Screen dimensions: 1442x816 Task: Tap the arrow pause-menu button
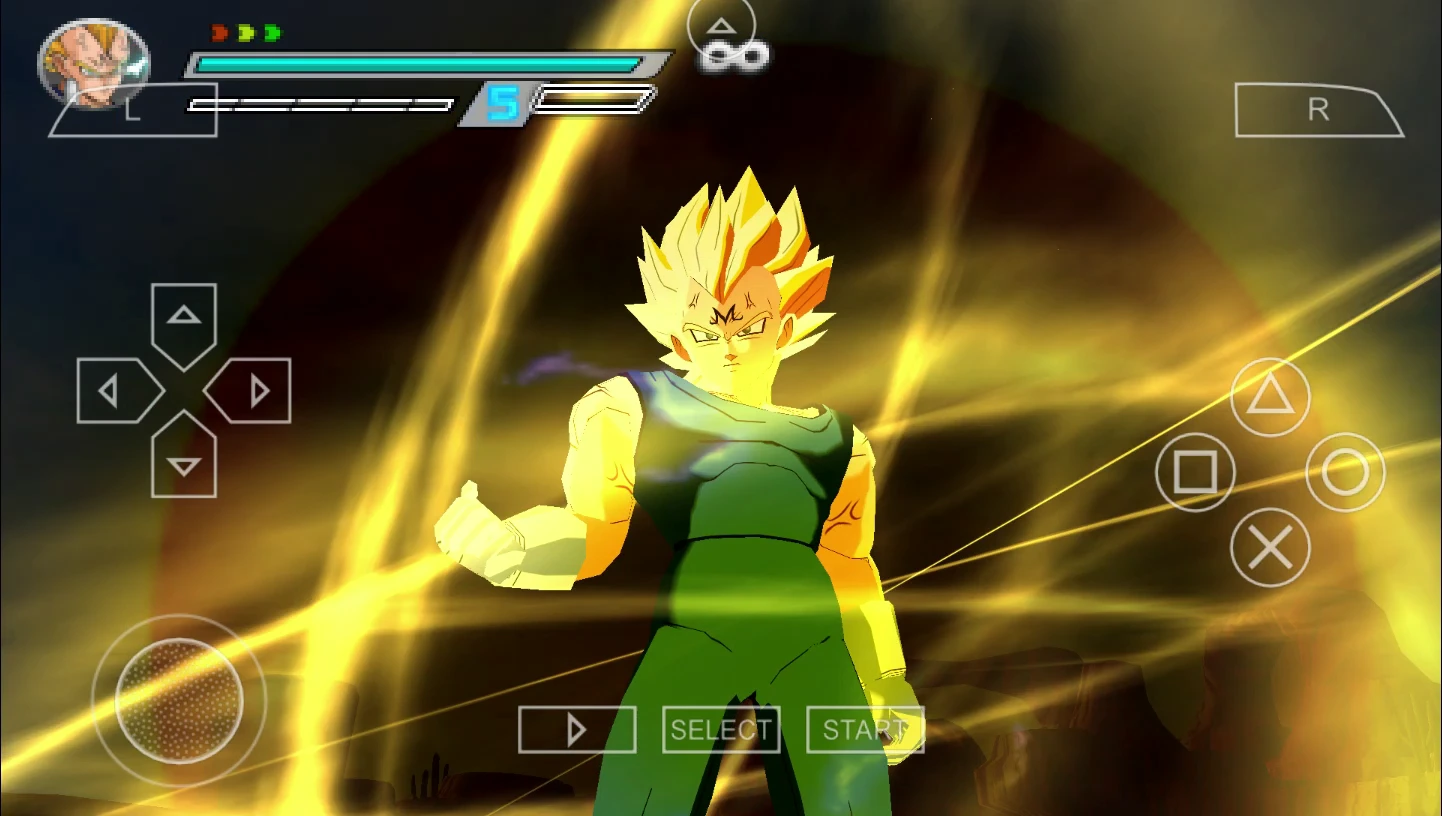point(576,730)
